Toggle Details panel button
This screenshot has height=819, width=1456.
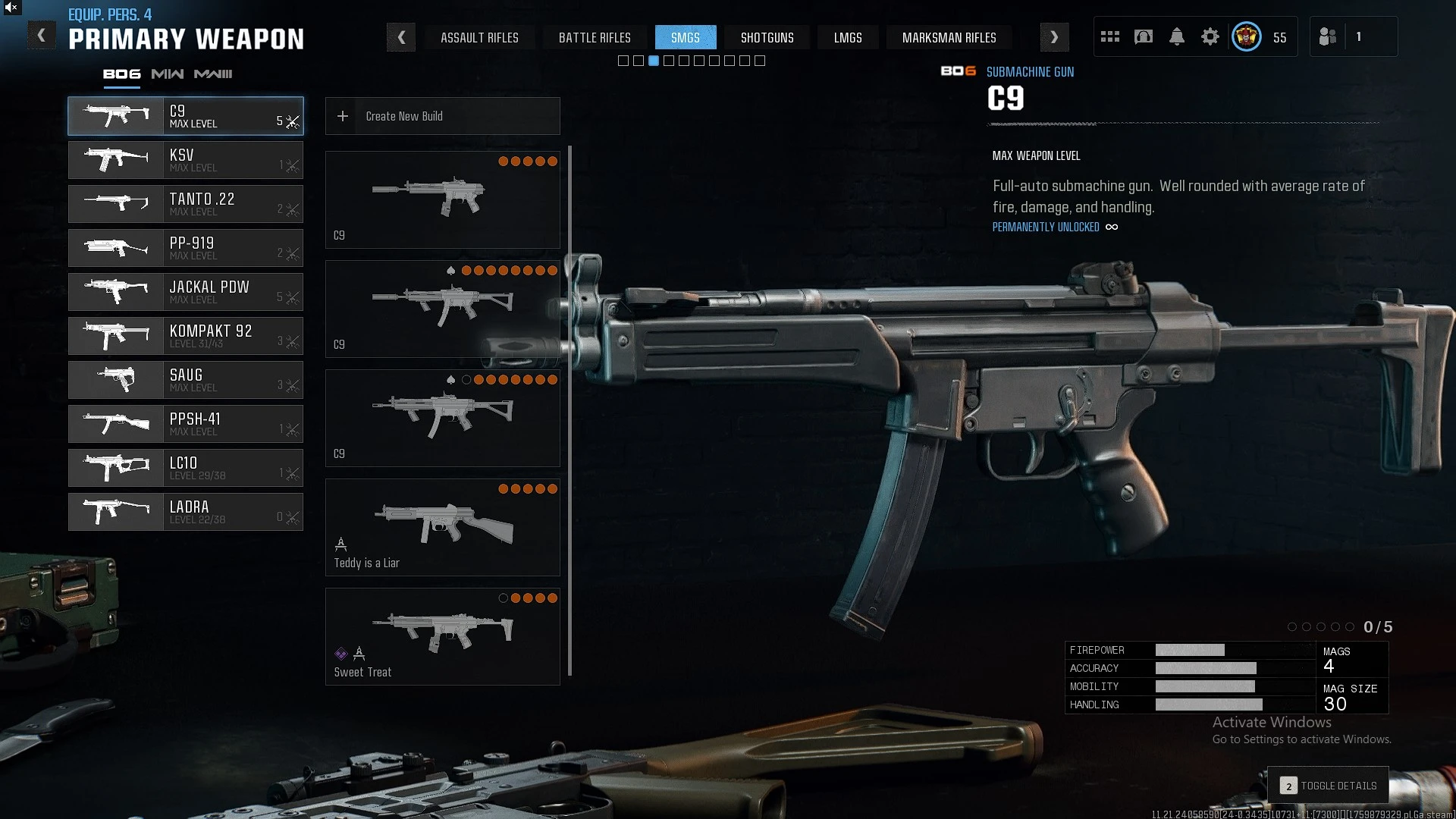coord(1329,786)
